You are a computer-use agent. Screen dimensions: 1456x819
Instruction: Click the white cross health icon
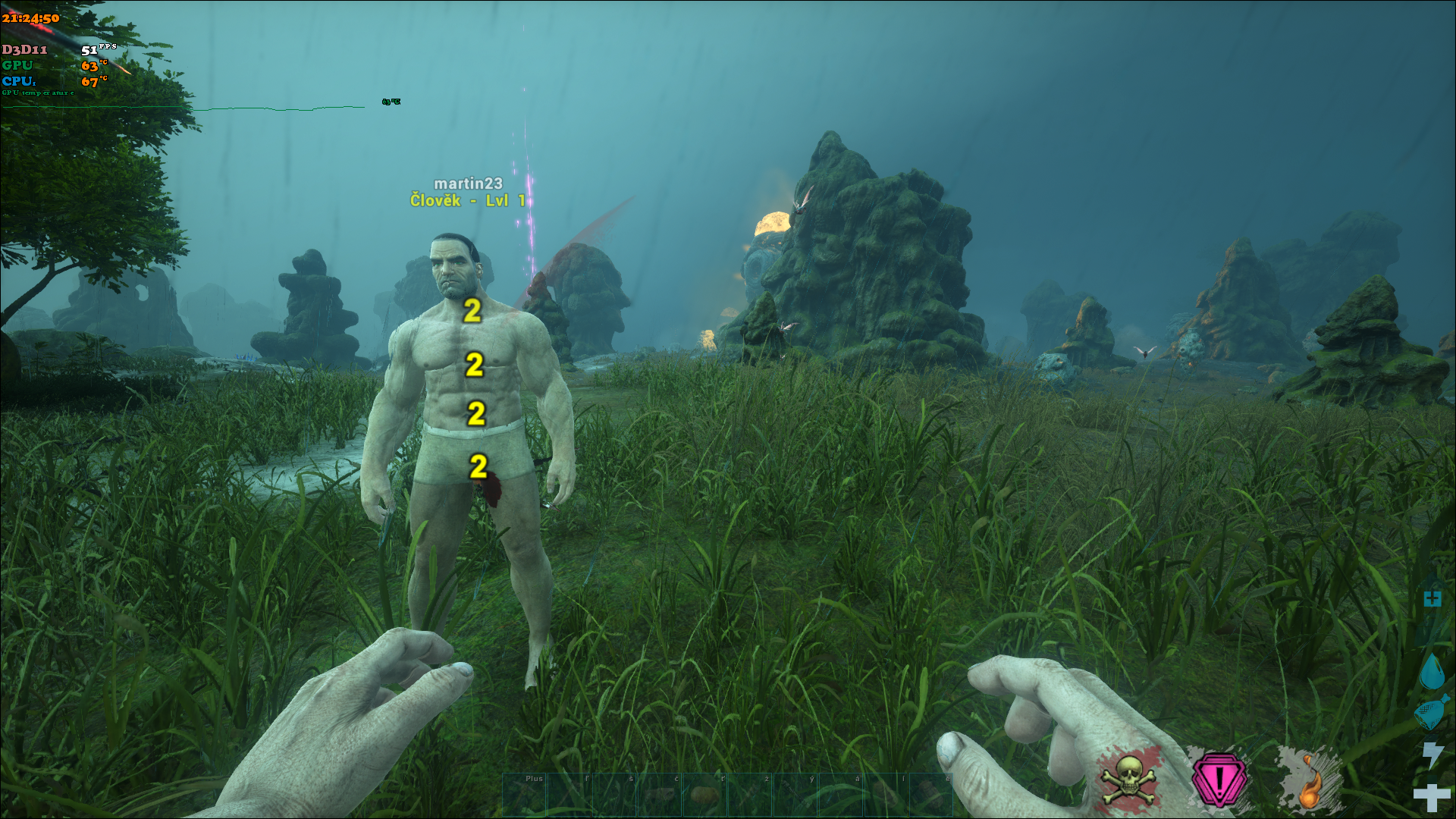pos(1432,797)
